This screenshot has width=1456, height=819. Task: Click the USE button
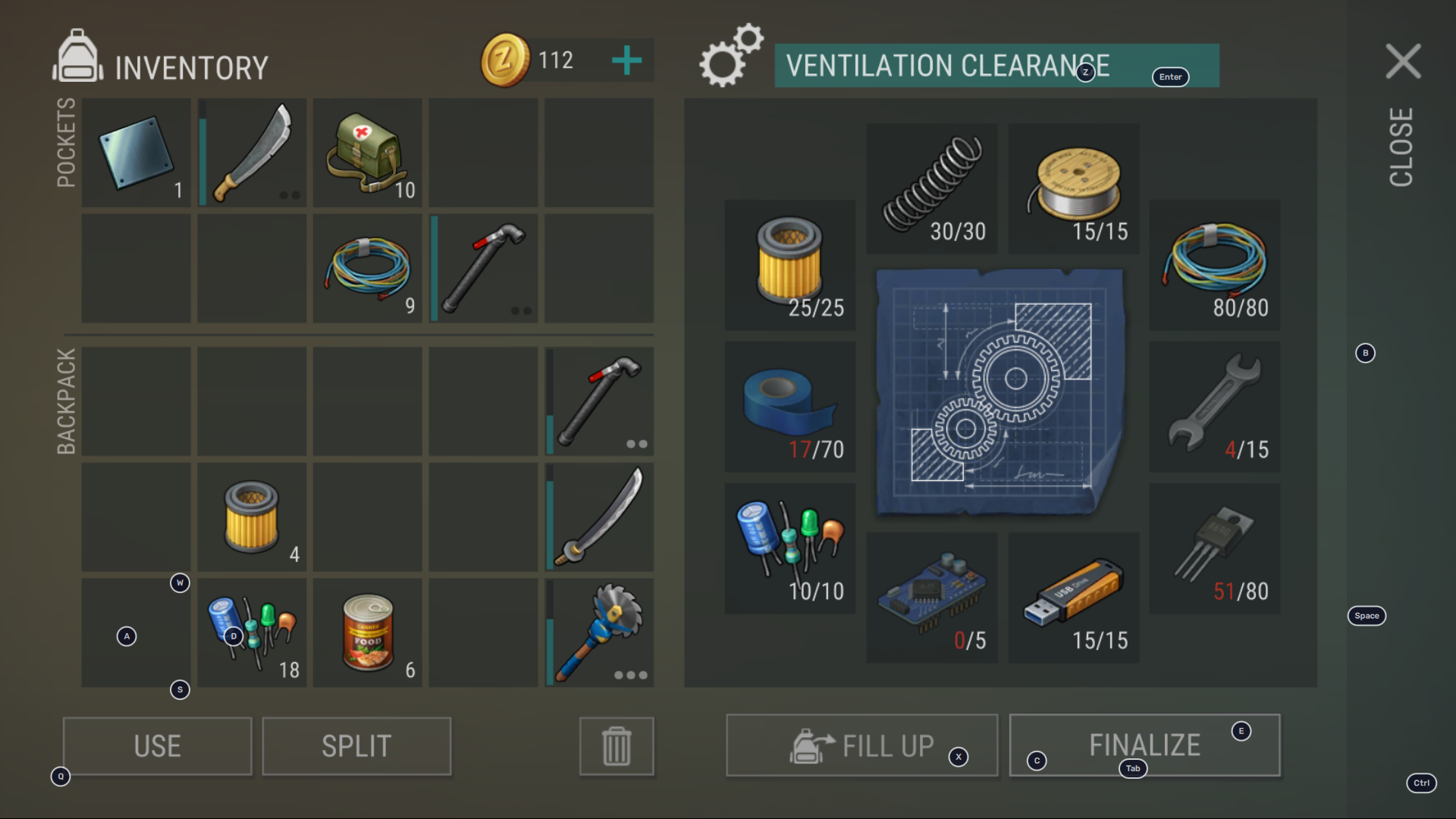tap(157, 746)
